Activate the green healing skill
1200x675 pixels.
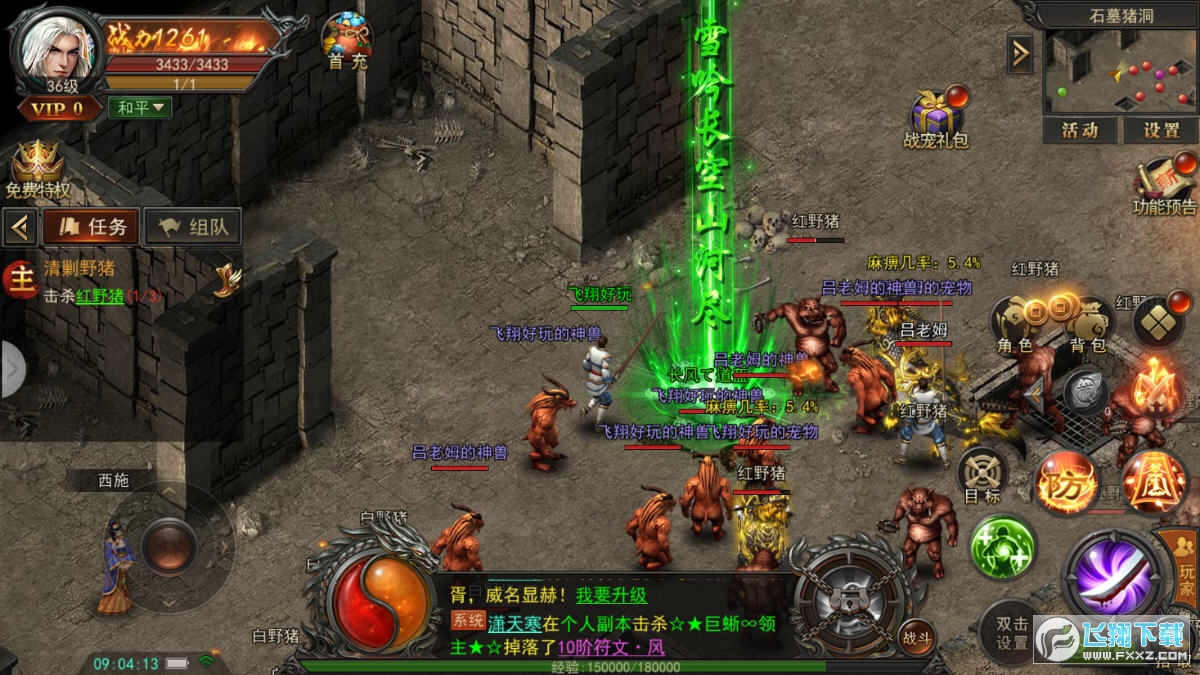1001,547
